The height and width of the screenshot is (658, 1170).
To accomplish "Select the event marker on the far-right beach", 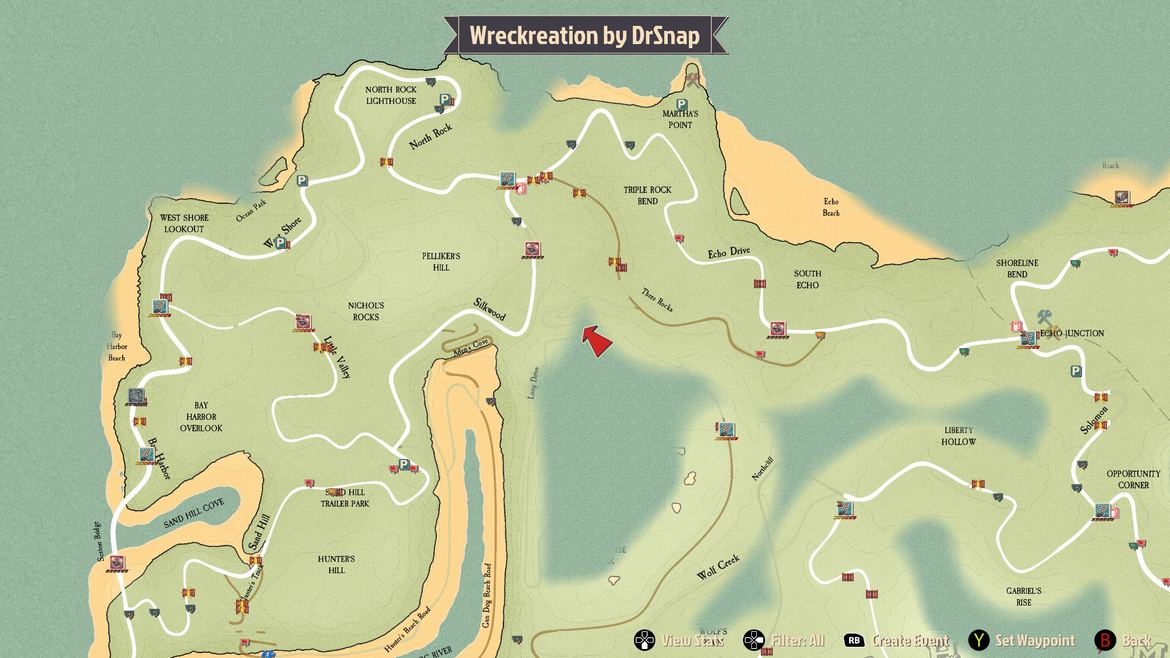I will (x=1121, y=198).
